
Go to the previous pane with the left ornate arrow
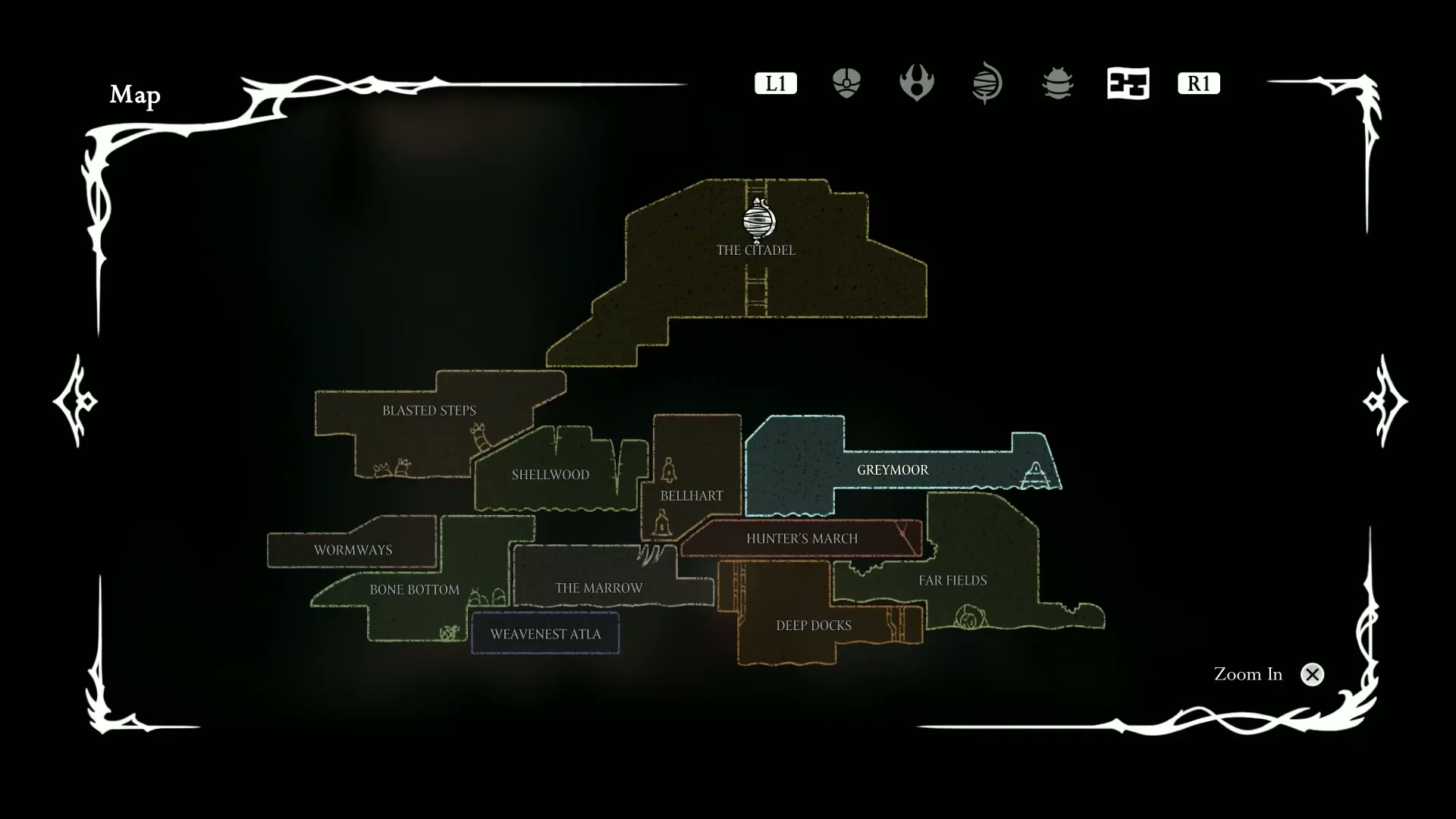(75, 400)
